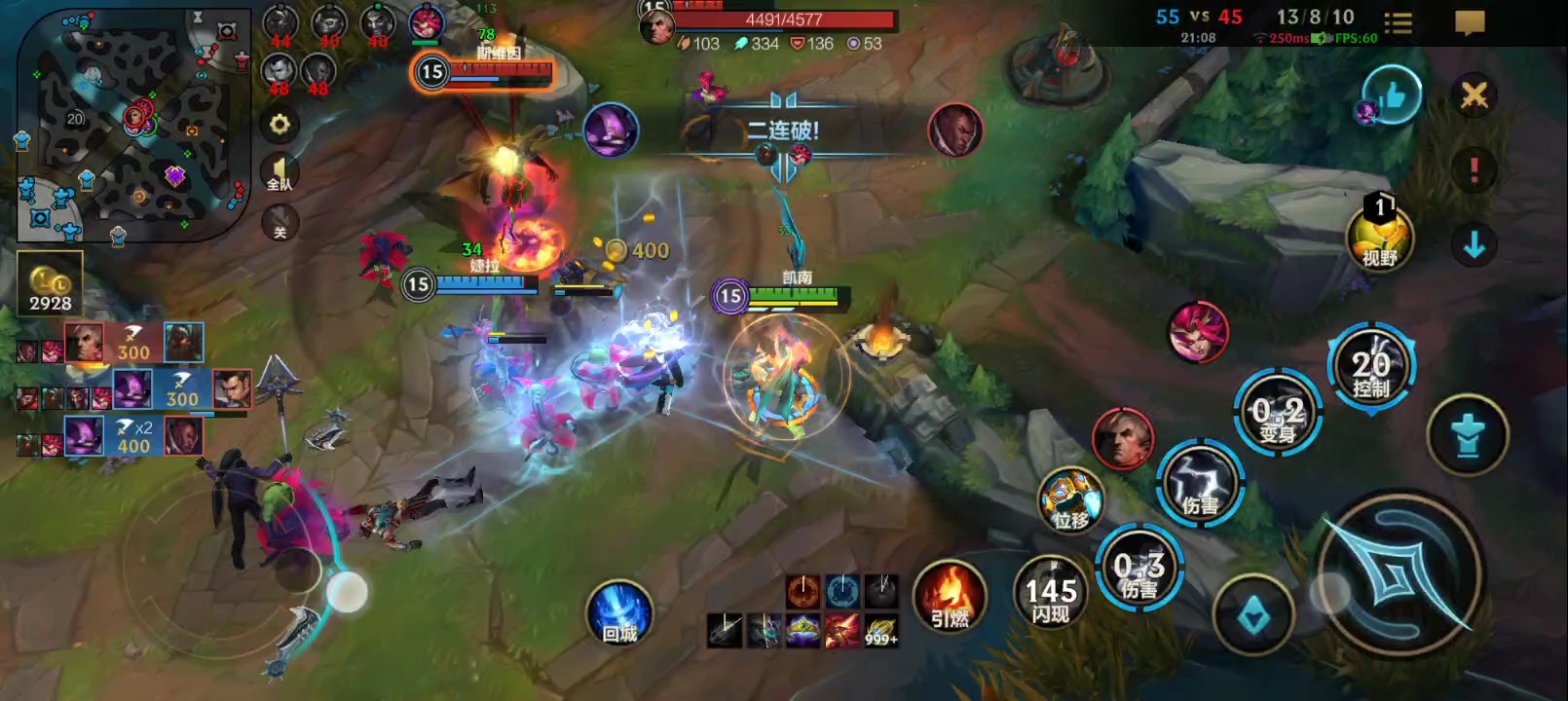The width and height of the screenshot is (1568, 701).
Task: Use the 闪现 flash spell
Action: [1051, 592]
